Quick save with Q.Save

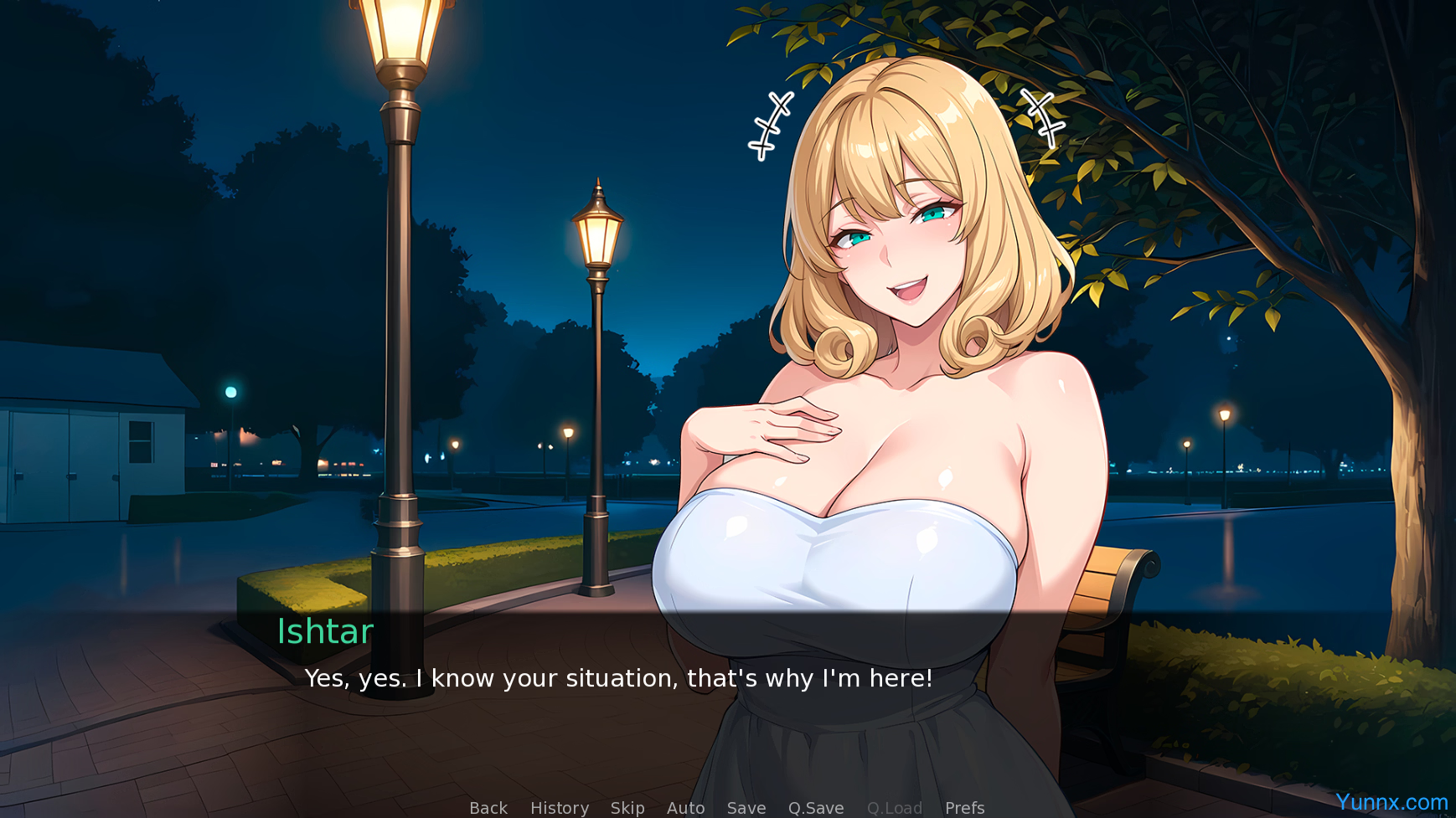point(816,808)
